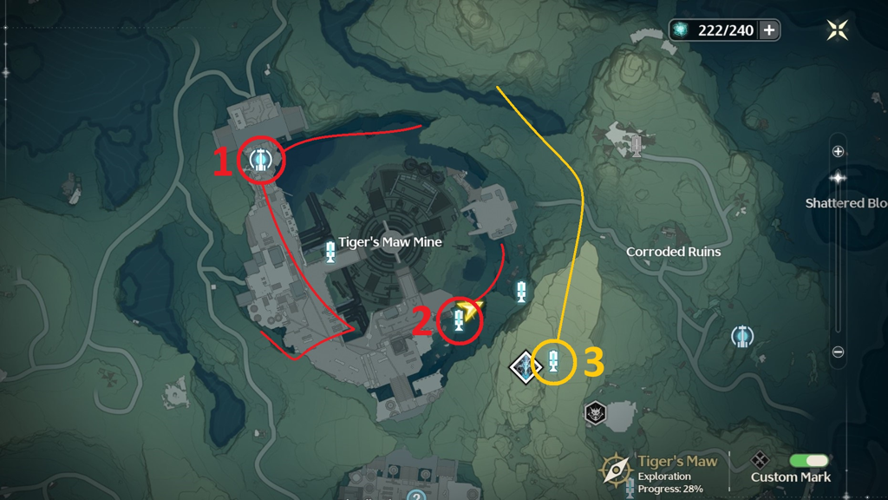888x500 pixels.
Task: Select the uncircled beacon northeast of circle 2
Action: [x=520, y=291]
